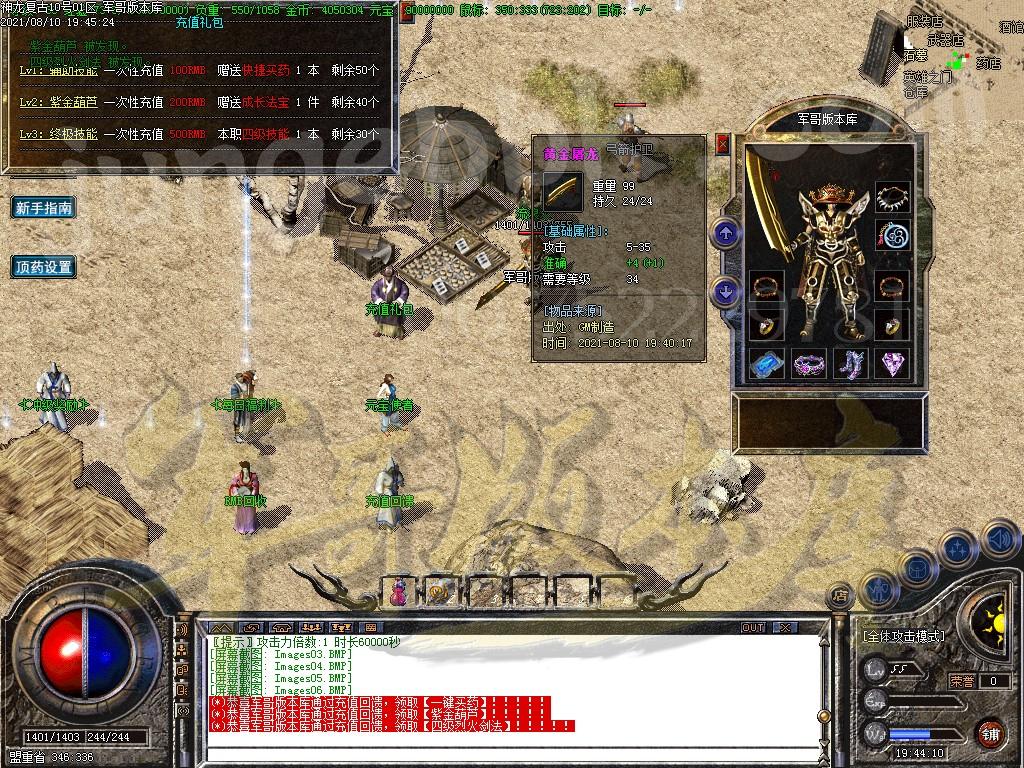Click the up arrow beside the equipment panel
Viewport: 1024px width, 768px height.
pos(726,235)
